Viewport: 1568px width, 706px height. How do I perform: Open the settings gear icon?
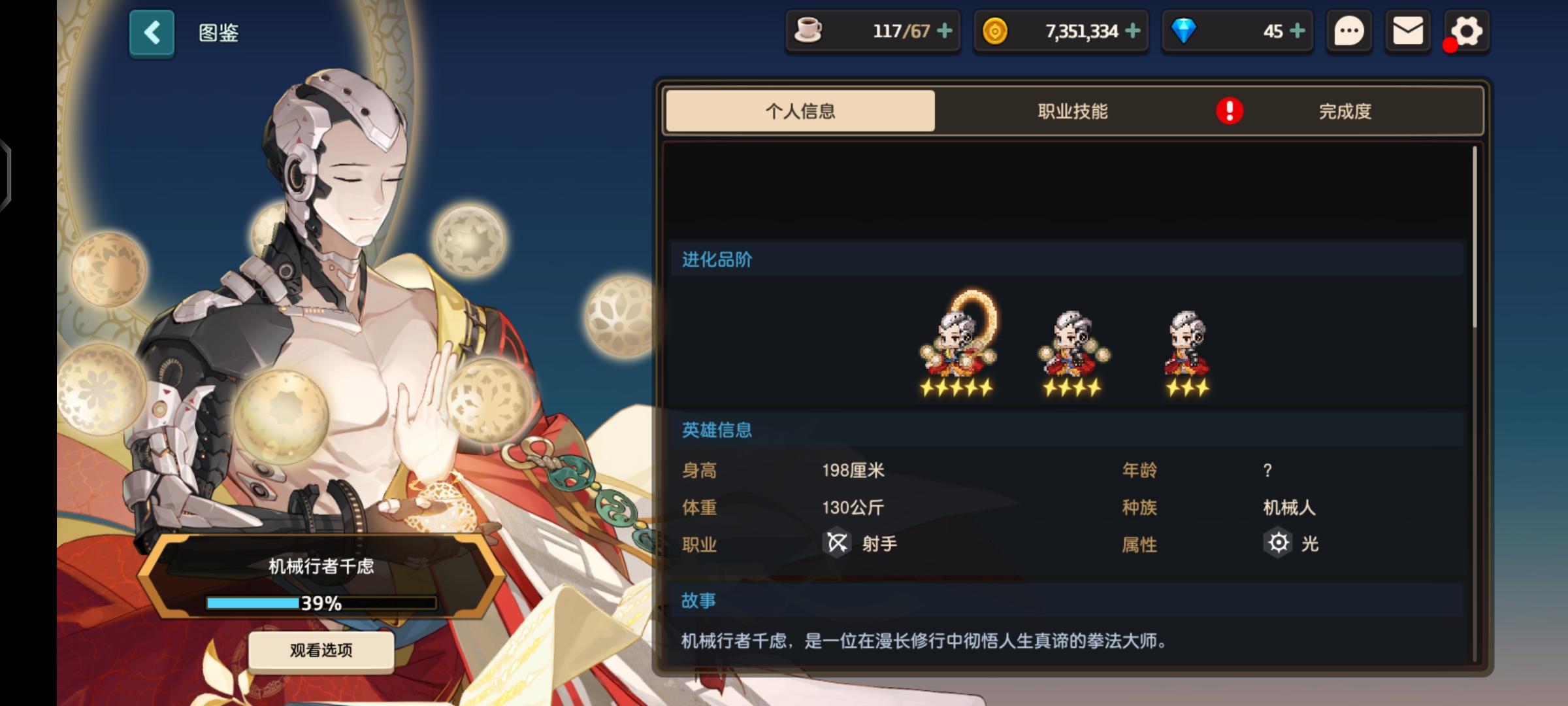(1465, 31)
